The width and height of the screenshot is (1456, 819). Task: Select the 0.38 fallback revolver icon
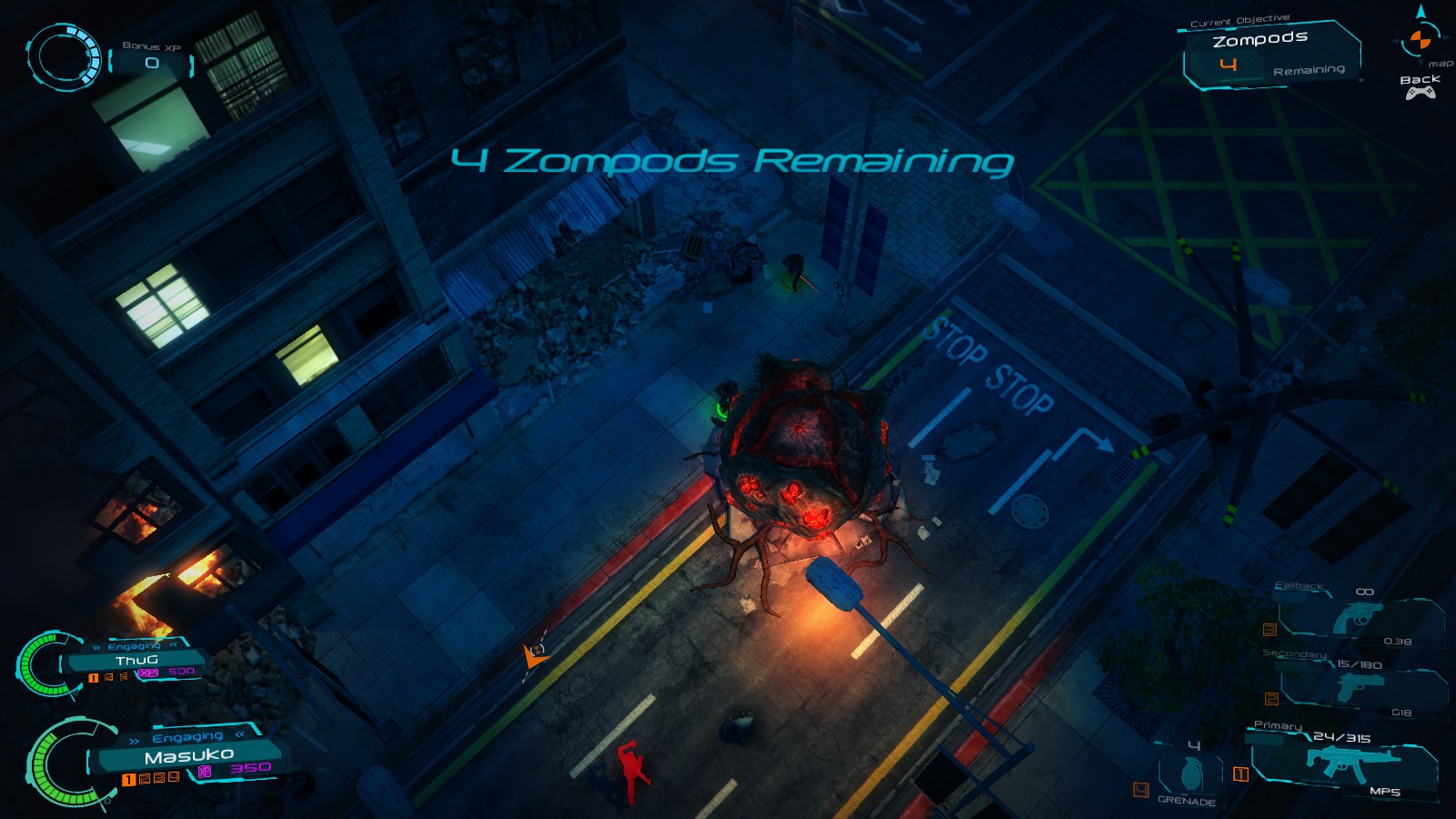(1360, 618)
